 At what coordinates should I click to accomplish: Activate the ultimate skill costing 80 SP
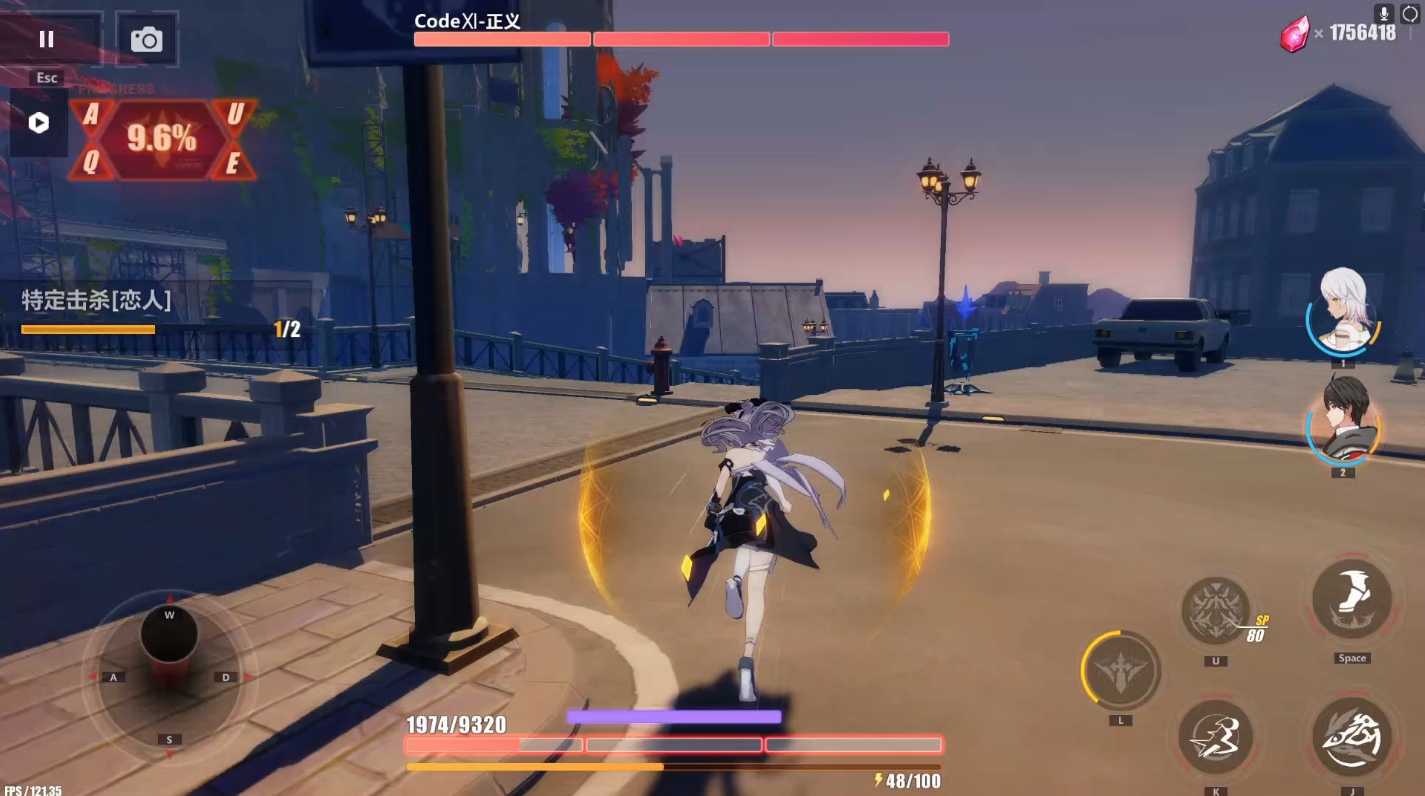[1216, 610]
